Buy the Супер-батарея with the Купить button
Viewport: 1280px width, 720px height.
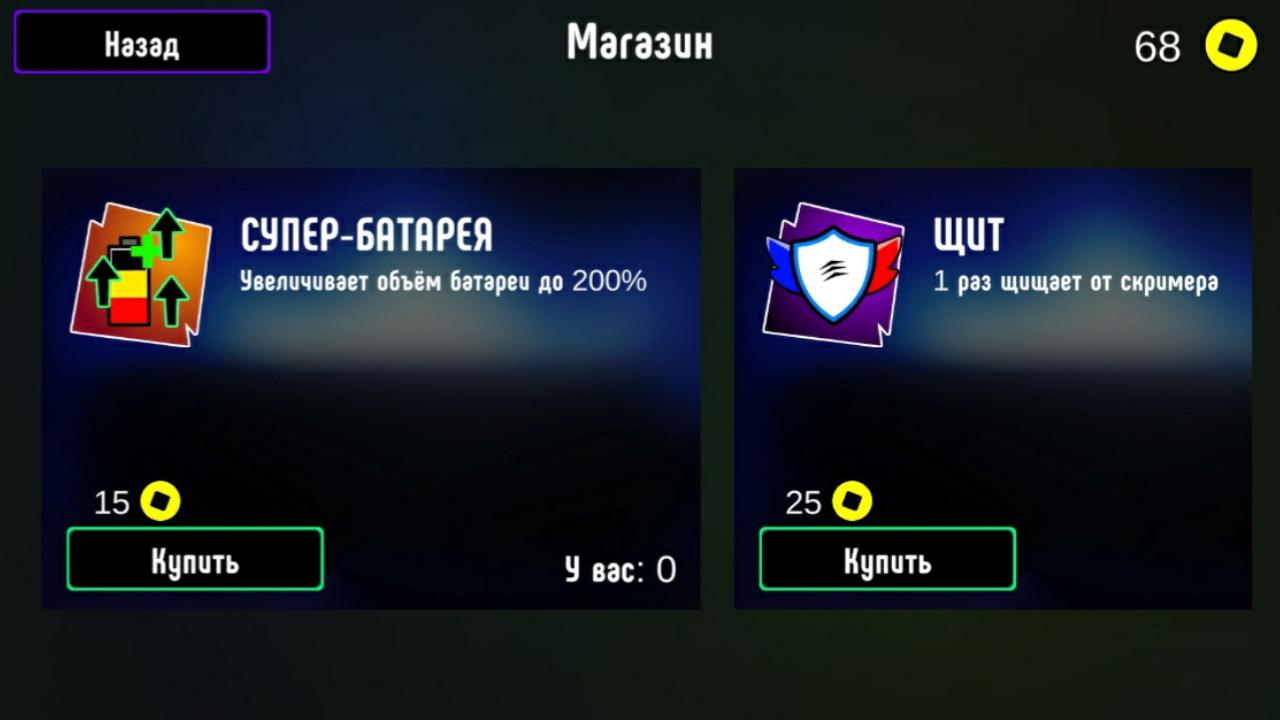(194, 559)
